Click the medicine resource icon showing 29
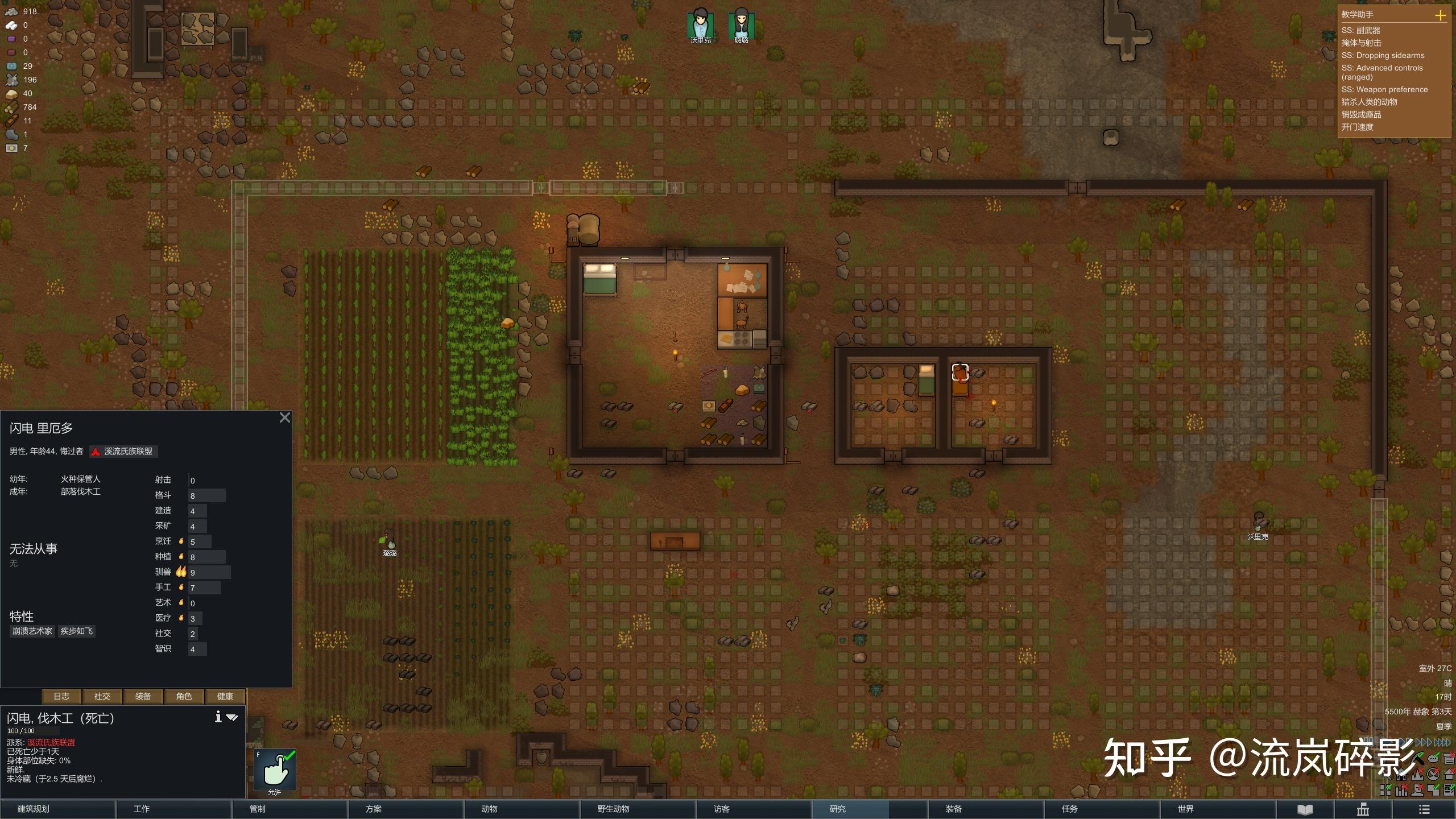1456x819 pixels. (13, 65)
